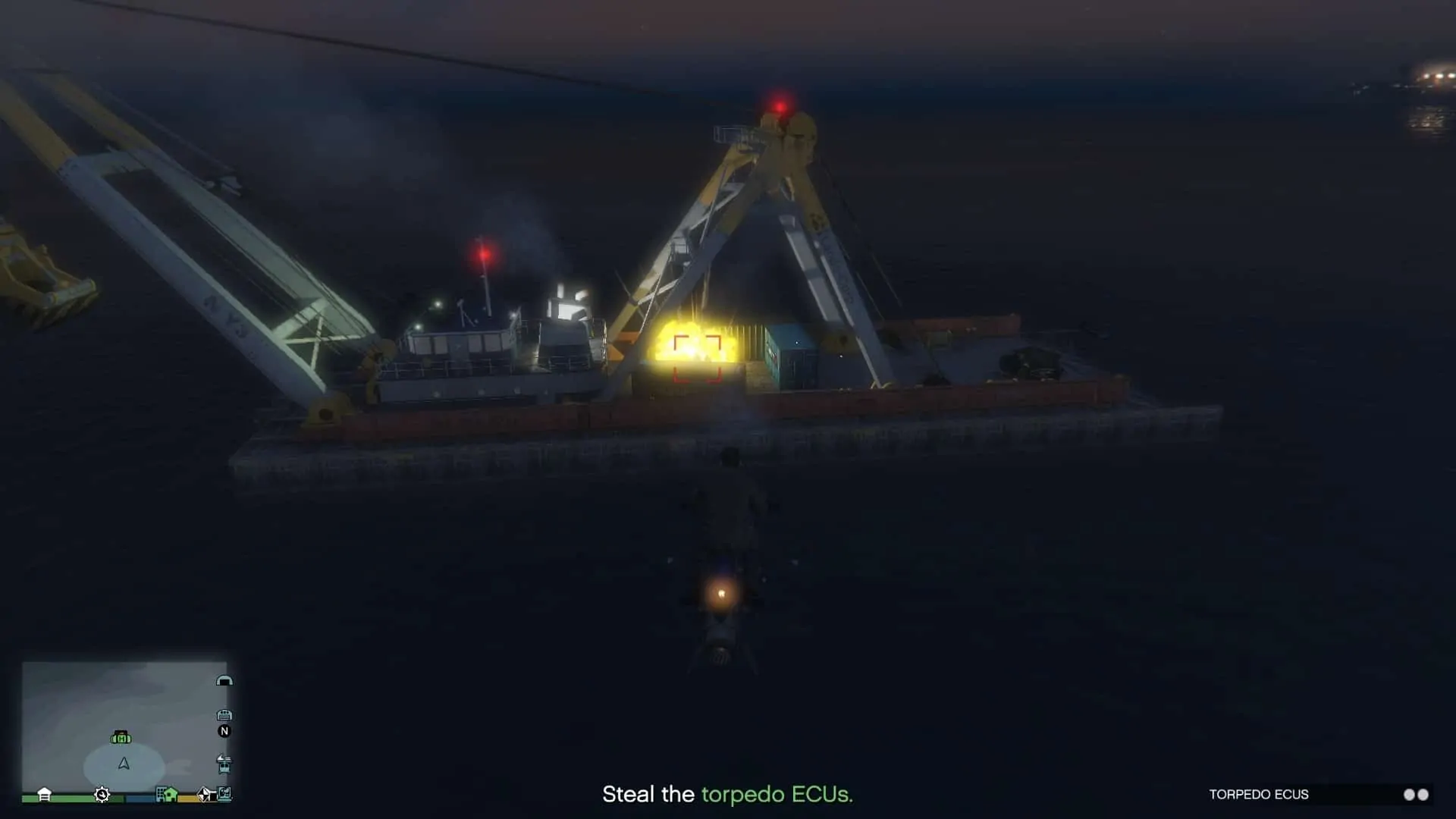Click the N compass indicator on the minimap
1456x819 pixels.
(225, 732)
